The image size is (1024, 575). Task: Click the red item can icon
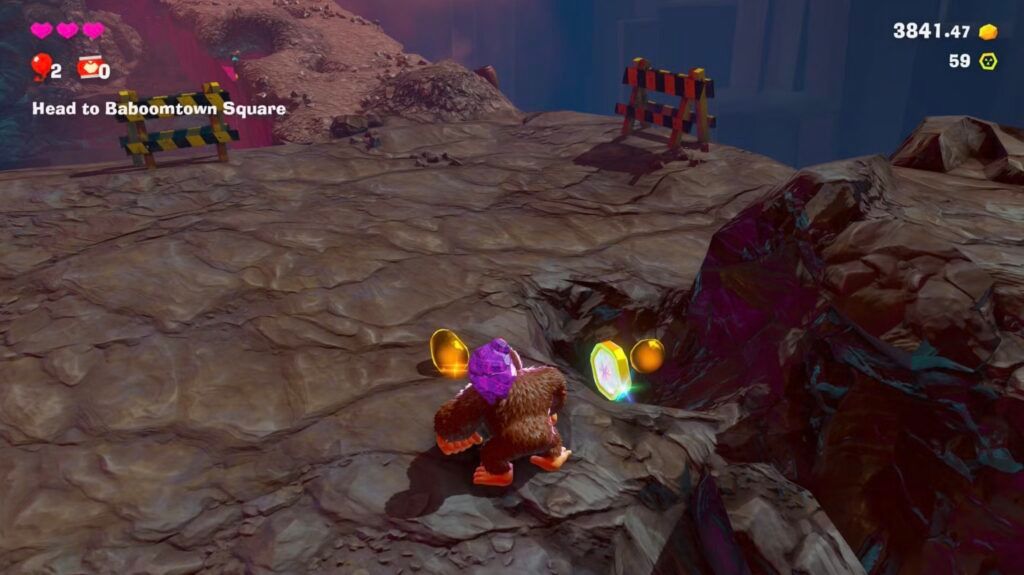pyautogui.click(x=88, y=67)
